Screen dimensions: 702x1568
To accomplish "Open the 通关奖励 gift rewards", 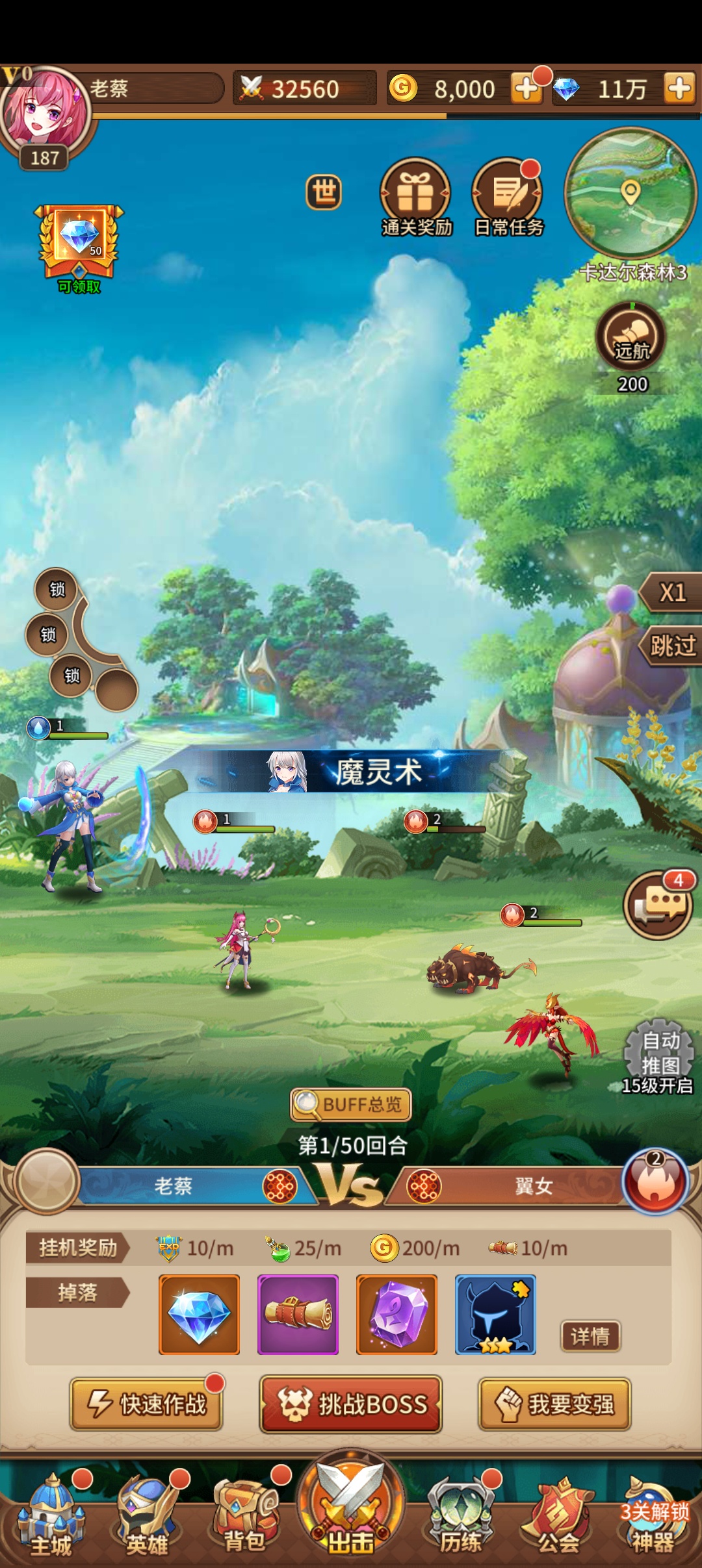I will (415, 196).
